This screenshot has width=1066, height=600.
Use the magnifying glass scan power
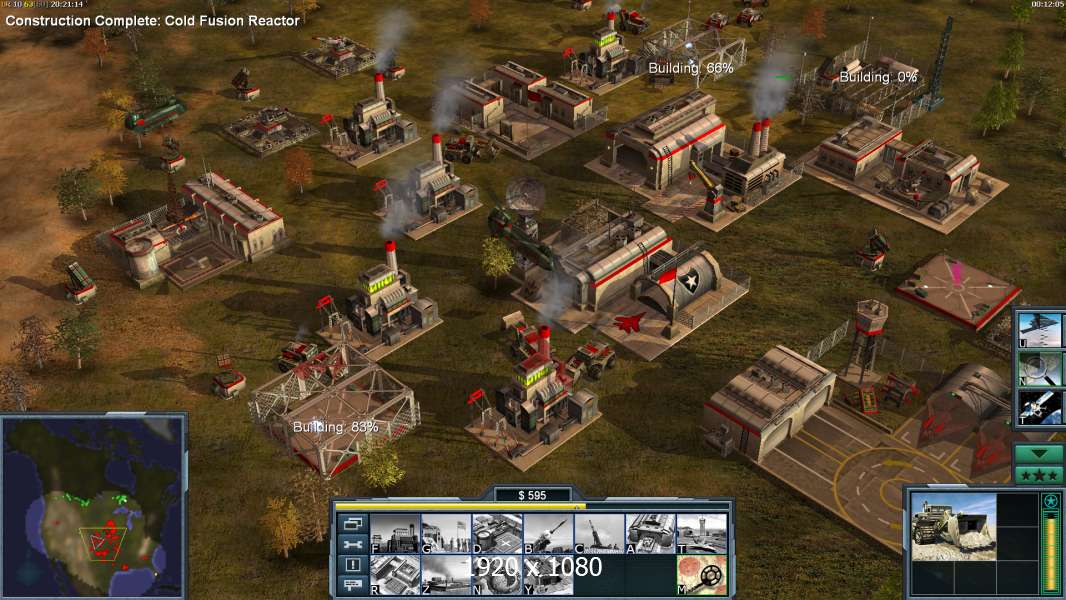pos(1040,368)
